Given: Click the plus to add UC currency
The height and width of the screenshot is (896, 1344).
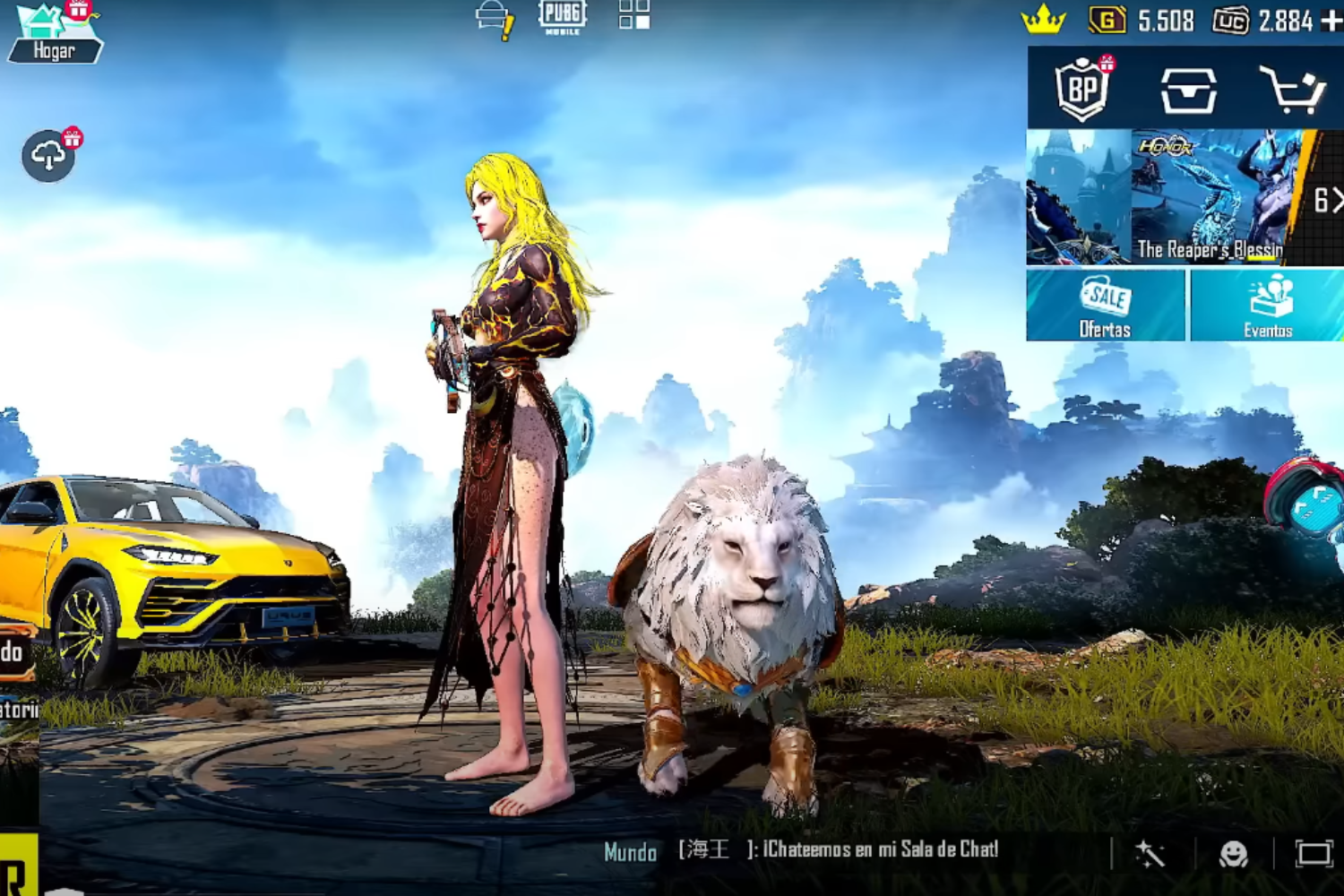Looking at the screenshot, I should point(1329,20).
